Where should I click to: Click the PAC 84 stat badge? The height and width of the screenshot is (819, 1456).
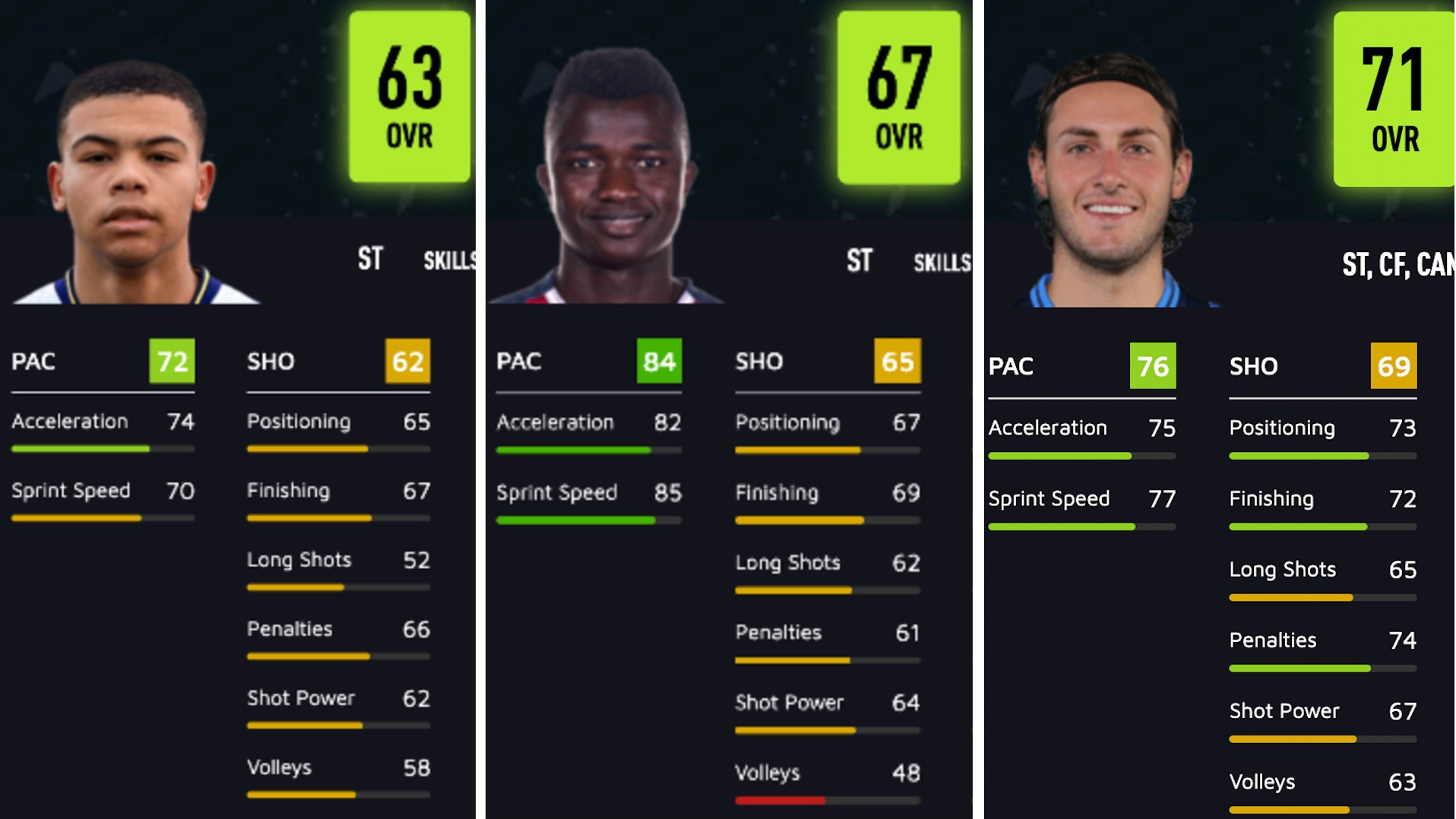[x=658, y=362]
